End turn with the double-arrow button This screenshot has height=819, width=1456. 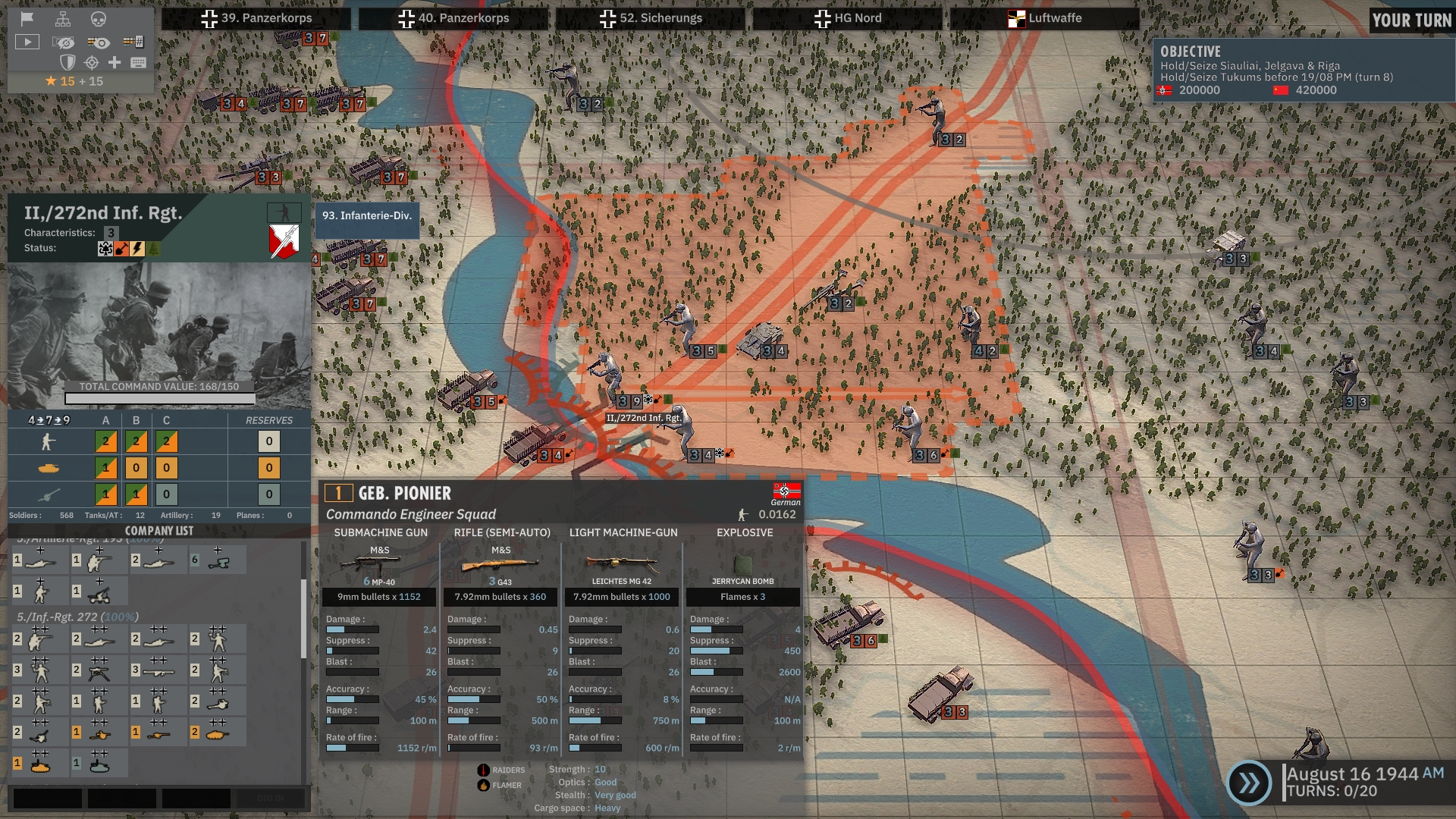(x=1249, y=783)
